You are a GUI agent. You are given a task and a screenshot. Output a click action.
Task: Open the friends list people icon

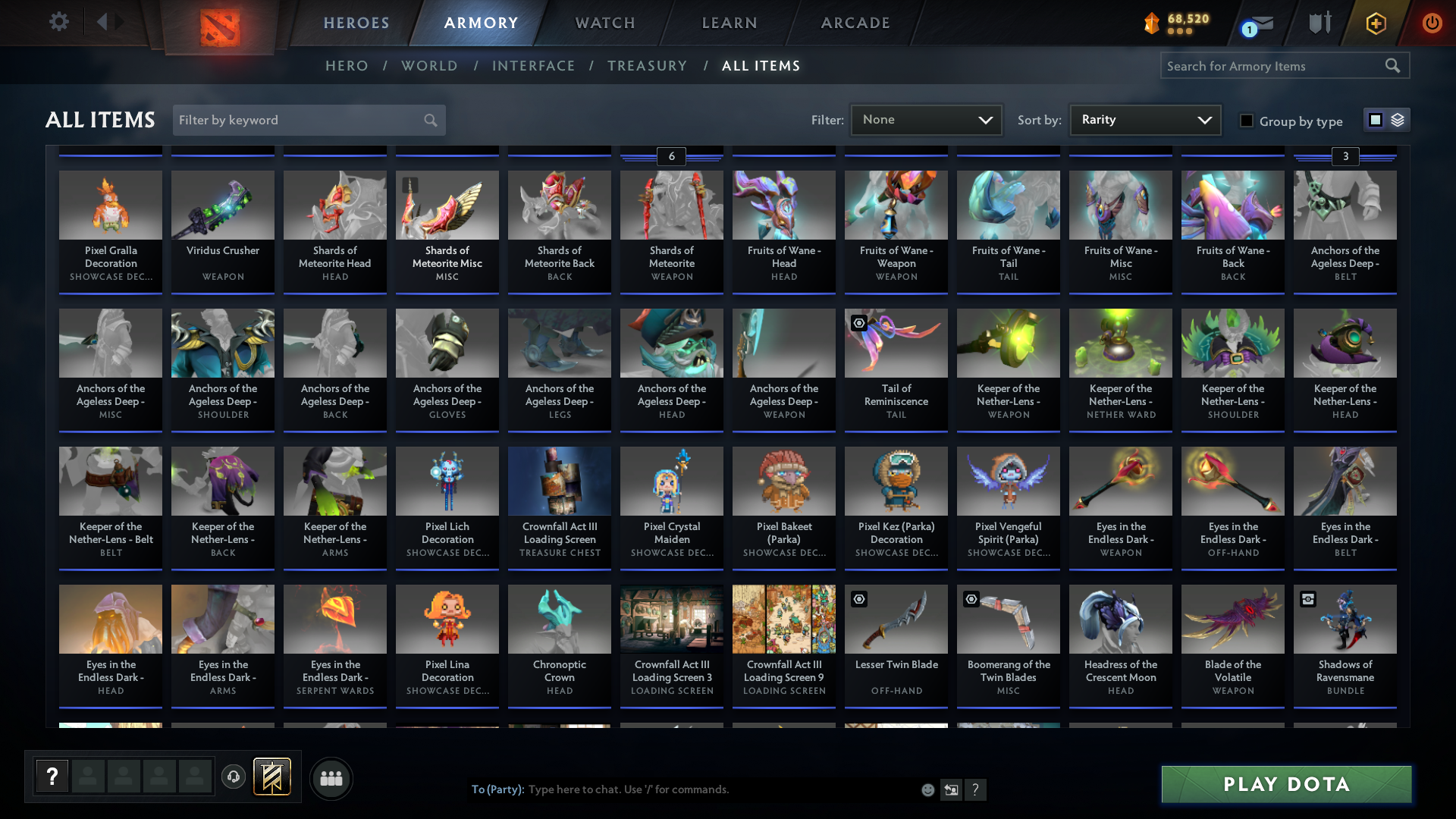pos(331,777)
